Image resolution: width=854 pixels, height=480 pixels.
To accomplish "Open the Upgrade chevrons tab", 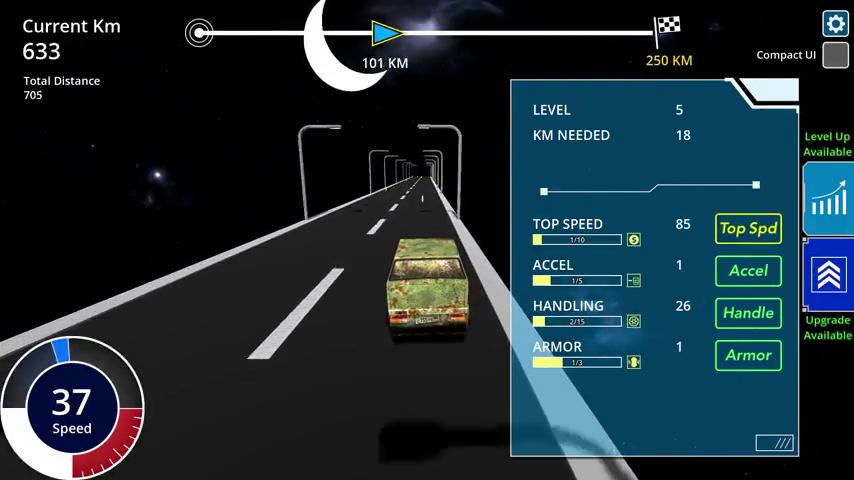I will point(829,275).
